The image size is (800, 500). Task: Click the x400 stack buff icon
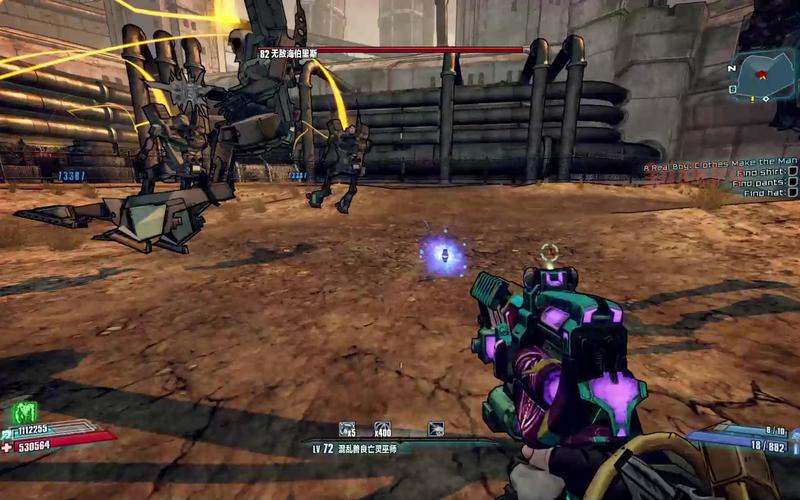click(382, 429)
